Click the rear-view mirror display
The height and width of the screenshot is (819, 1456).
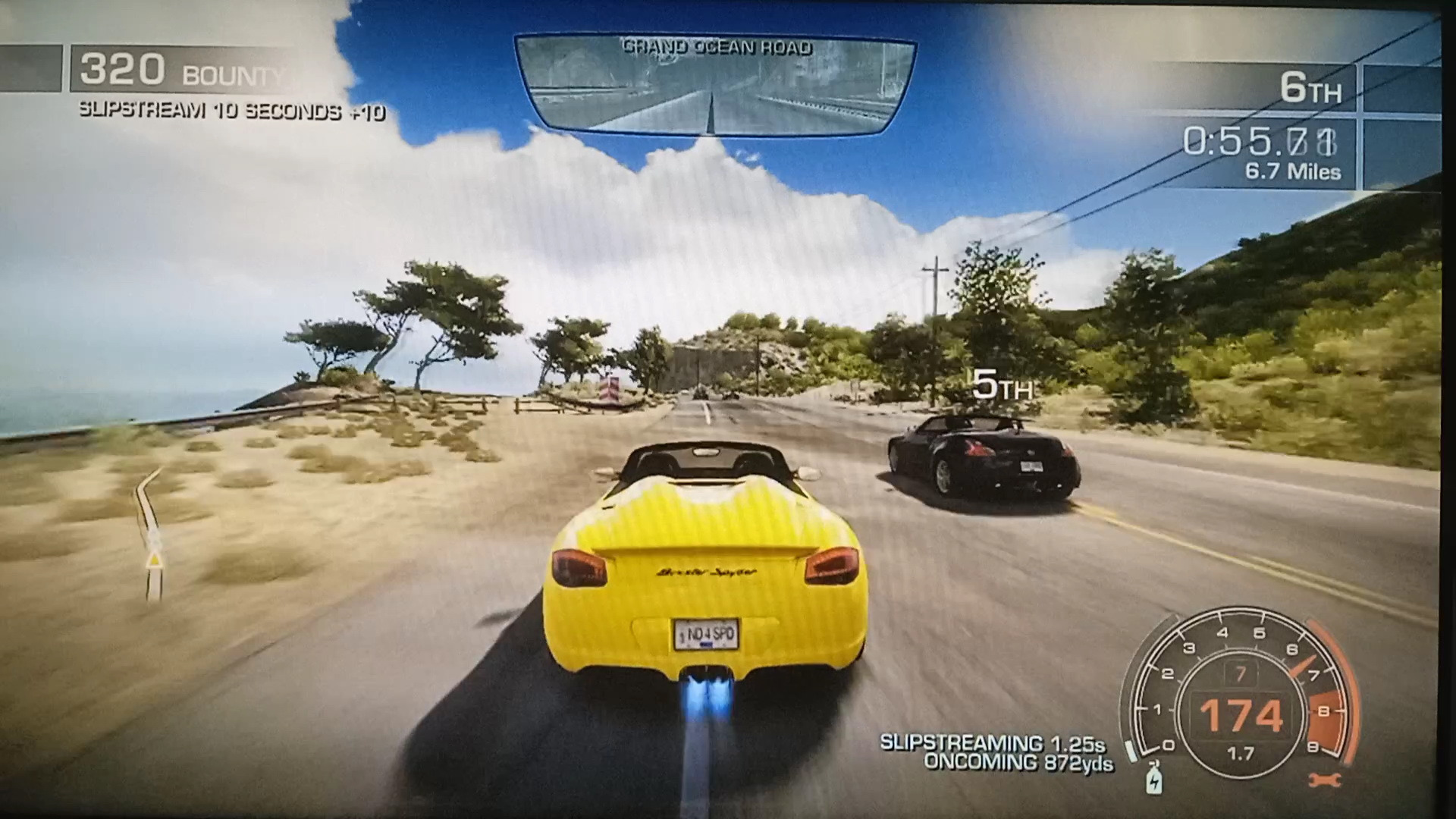coord(714,85)
